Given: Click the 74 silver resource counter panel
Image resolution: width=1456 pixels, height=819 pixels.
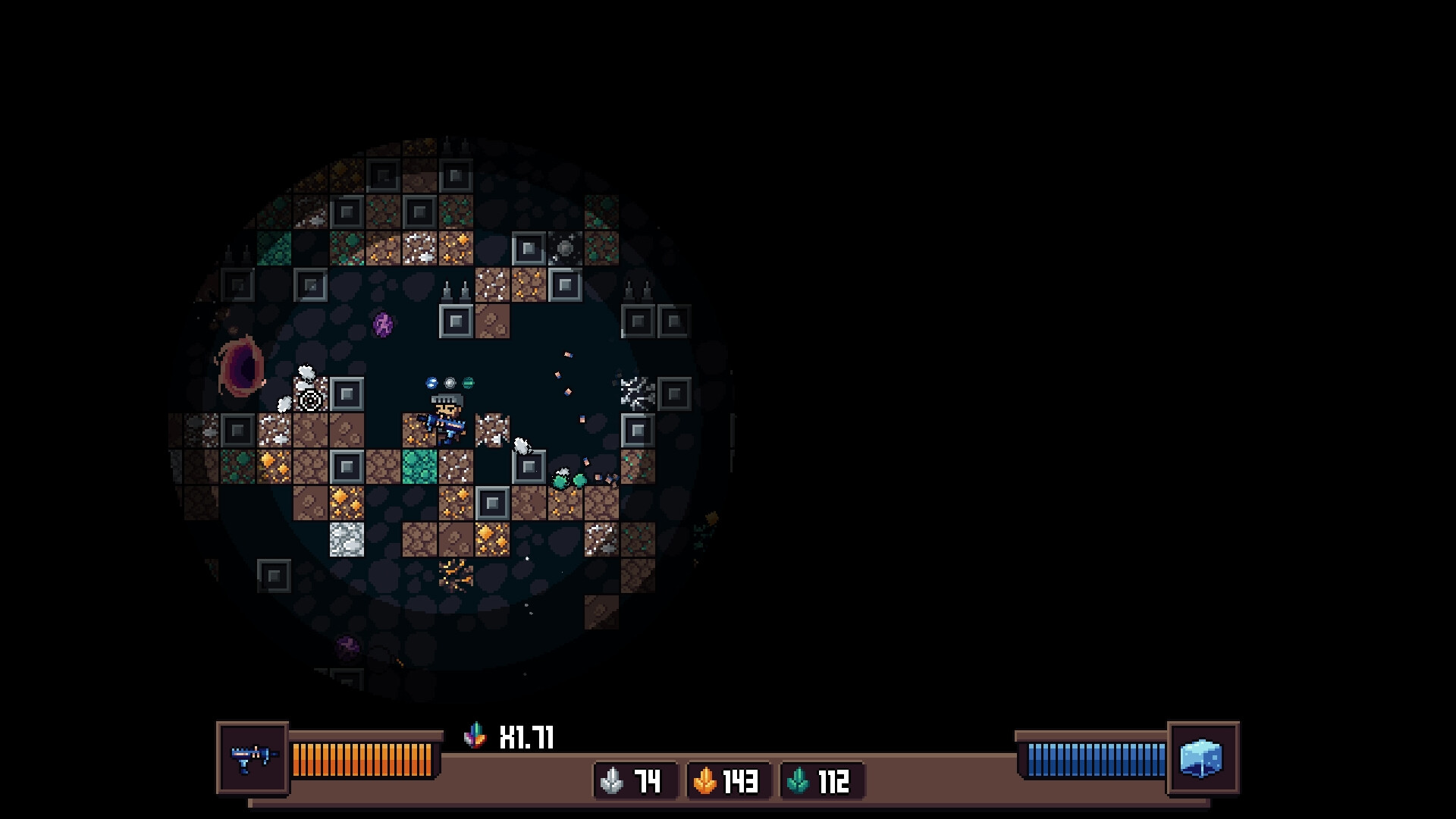Looking at the screenshot, I should [x=635, y=781].
